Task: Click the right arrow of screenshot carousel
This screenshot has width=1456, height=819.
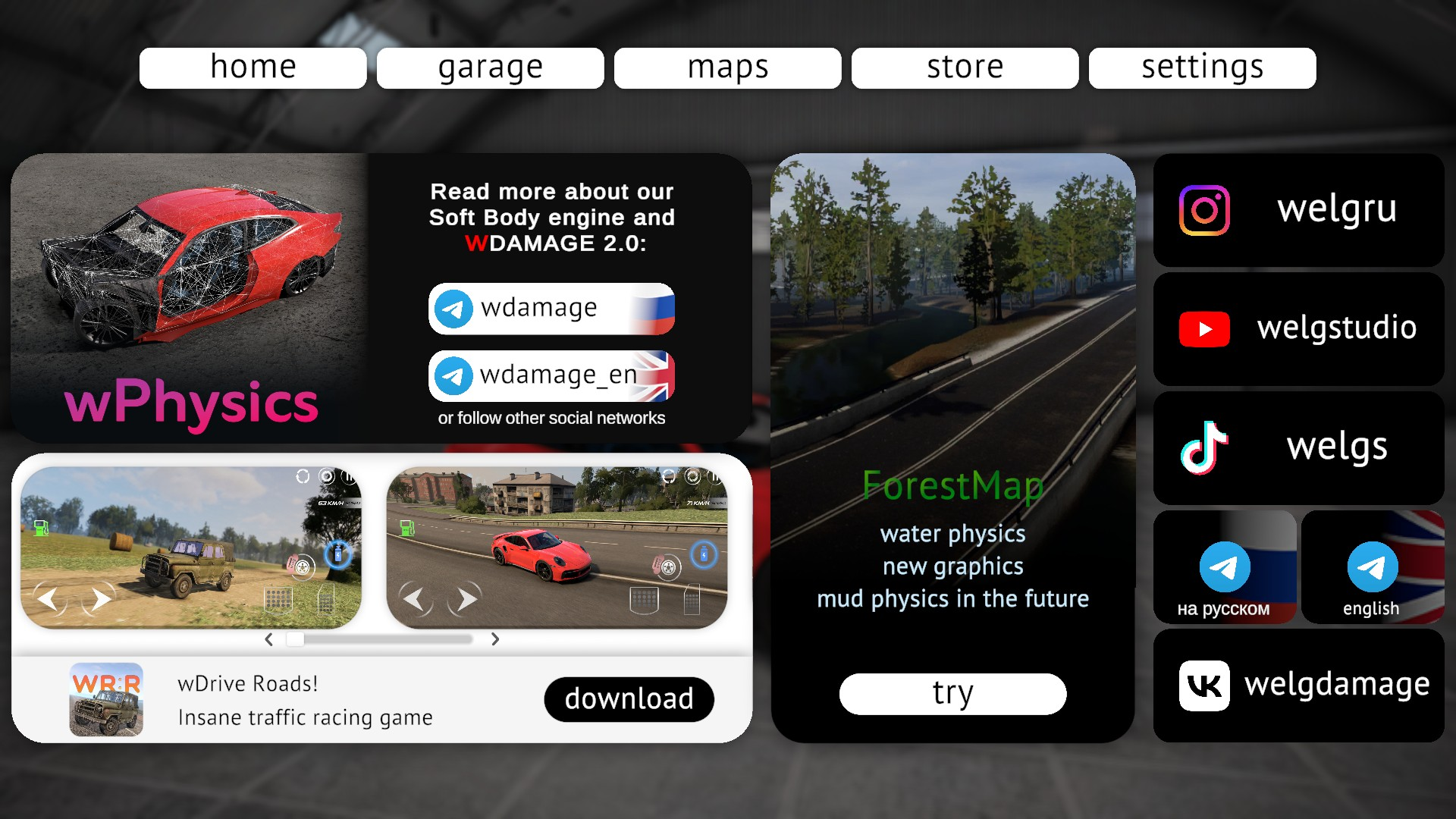Action: 495,639
